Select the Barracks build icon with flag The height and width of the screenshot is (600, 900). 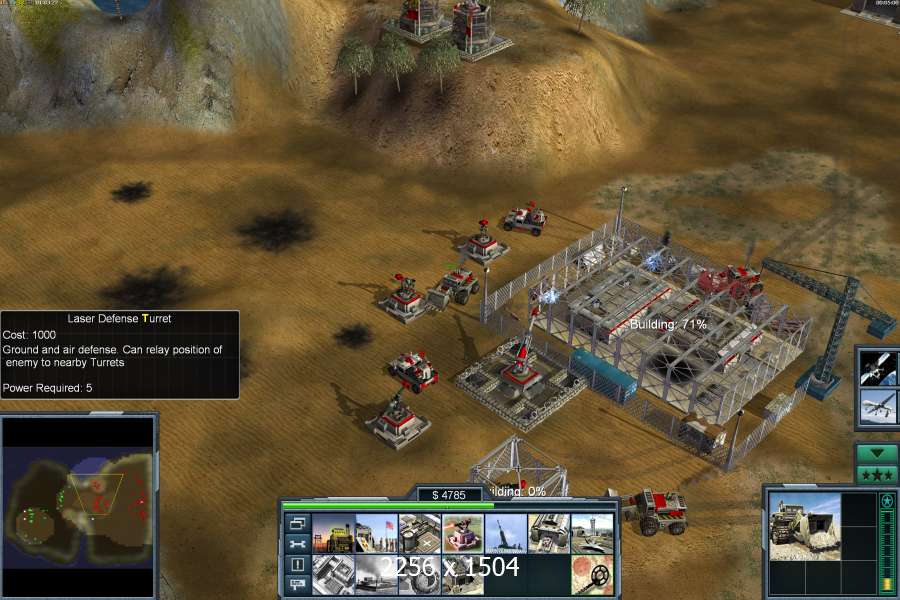coord(376,534)
